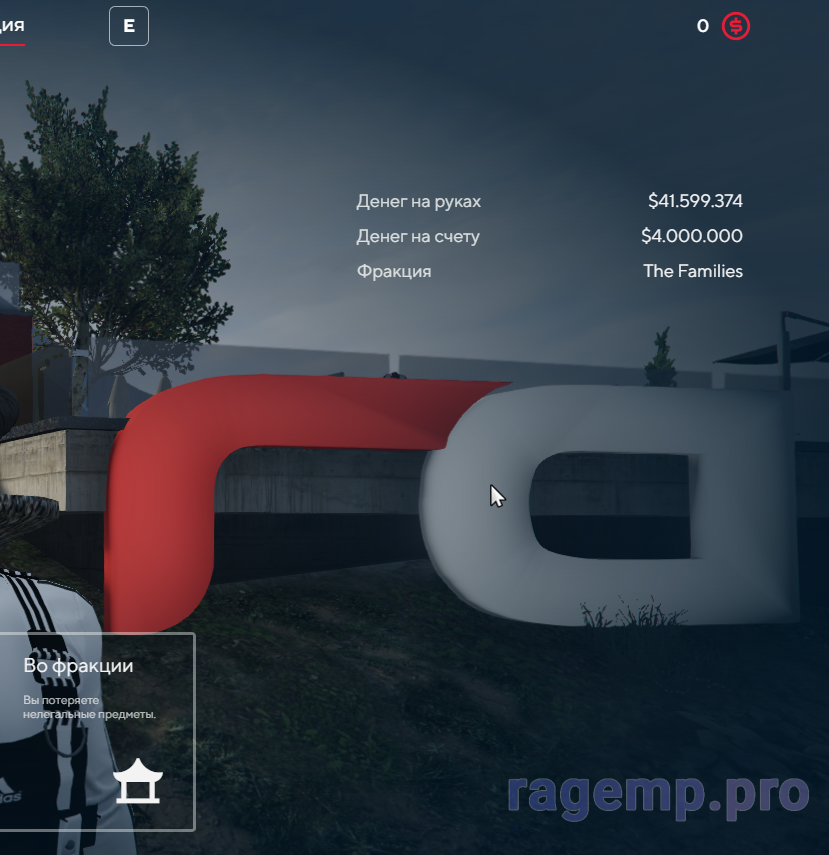Click the red dollar coin icon
Screen dimensions: 829x855
pyautogui.click(x=736, y=26)
